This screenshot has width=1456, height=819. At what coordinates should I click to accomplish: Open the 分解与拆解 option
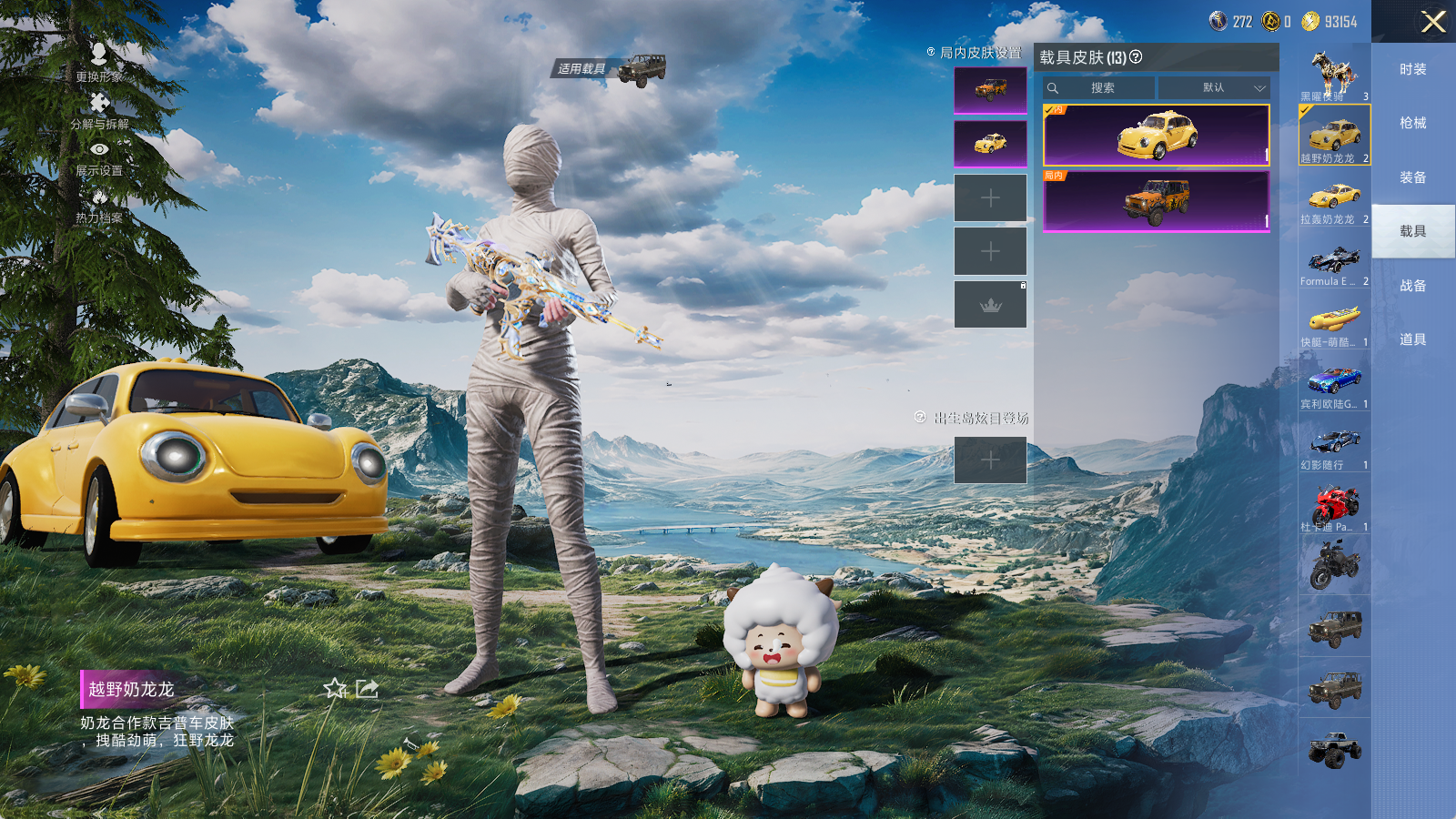pos(99,110)
